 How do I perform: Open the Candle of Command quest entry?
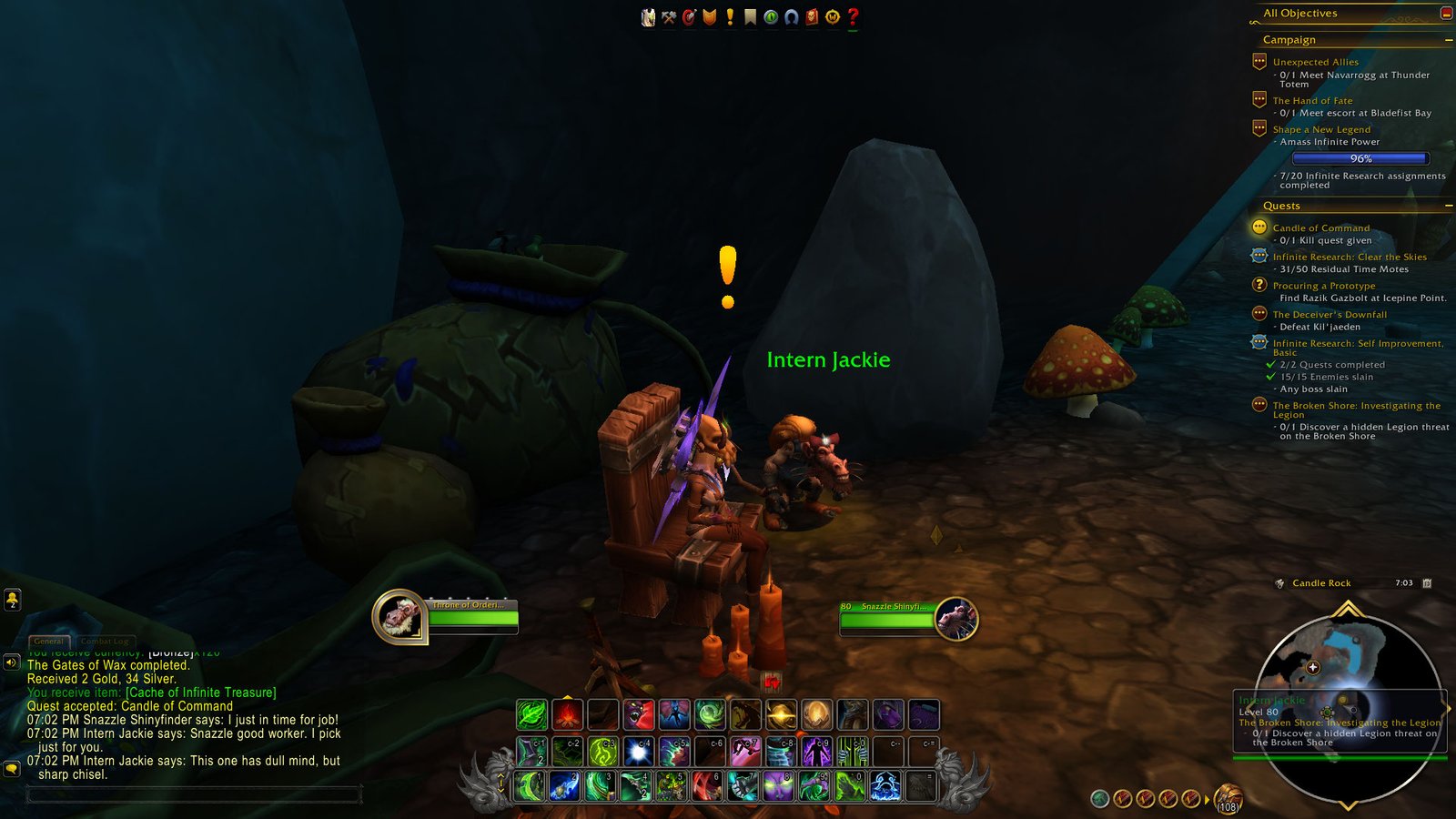[1320, 227]
